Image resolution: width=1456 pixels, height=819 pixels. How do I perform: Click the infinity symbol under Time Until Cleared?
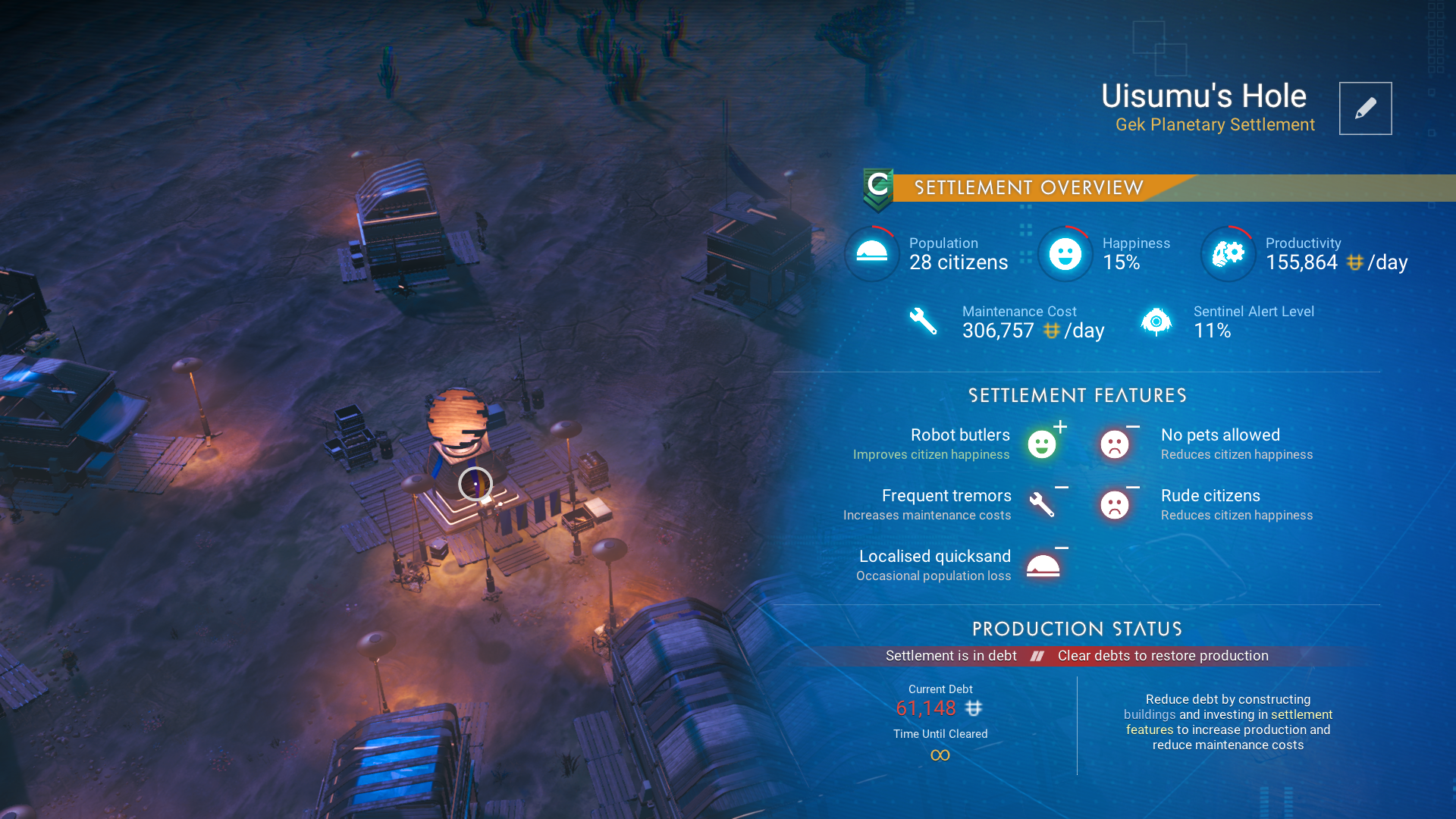point(940,755)
